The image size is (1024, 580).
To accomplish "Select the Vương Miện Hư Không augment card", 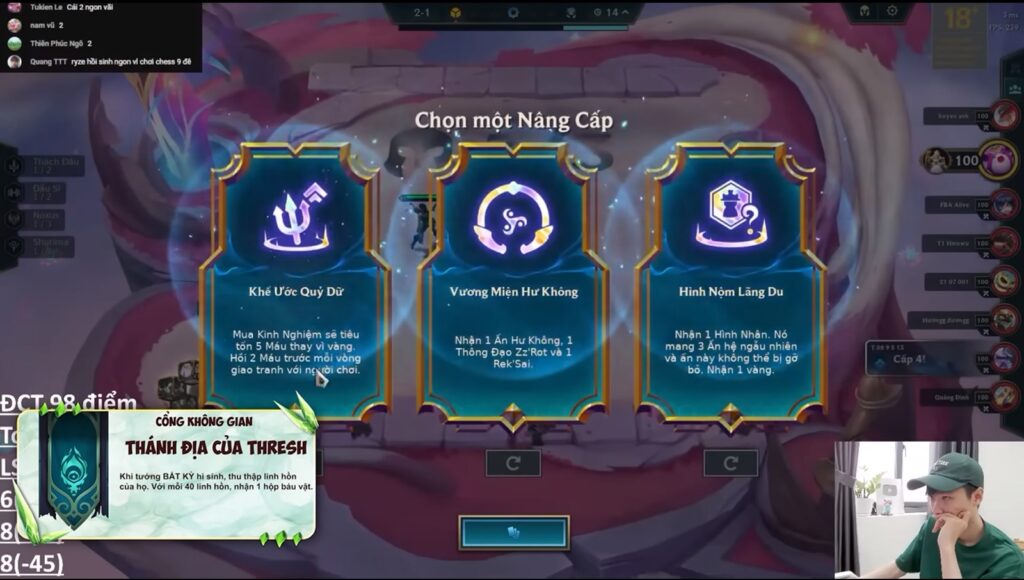I will point(513,280).
